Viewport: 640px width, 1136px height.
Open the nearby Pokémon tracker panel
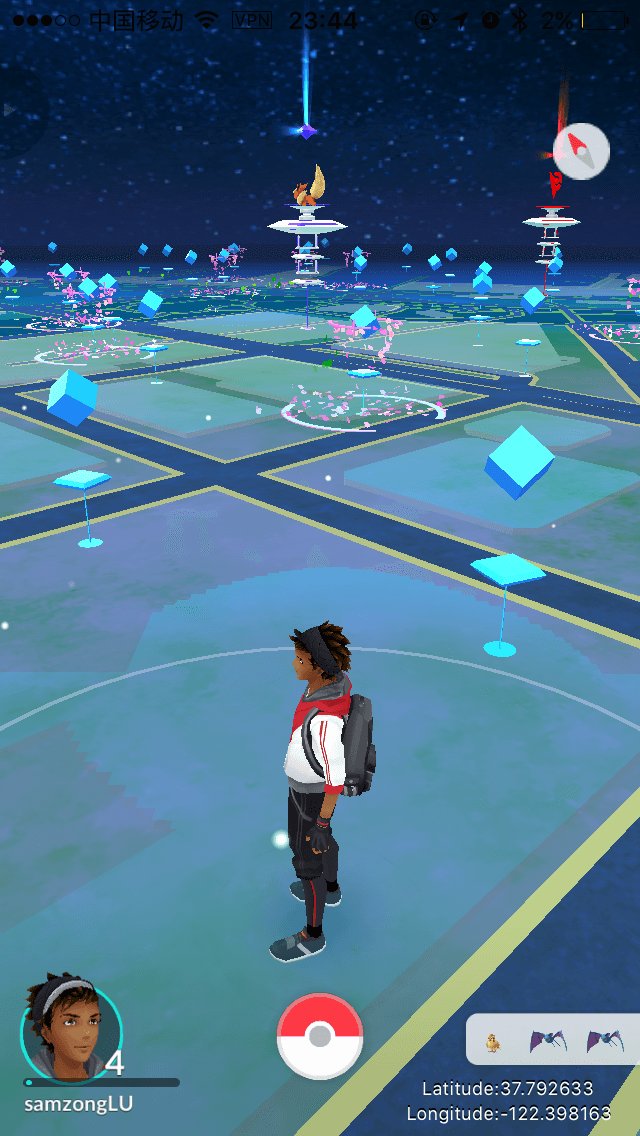click(x=551, y=1041)
